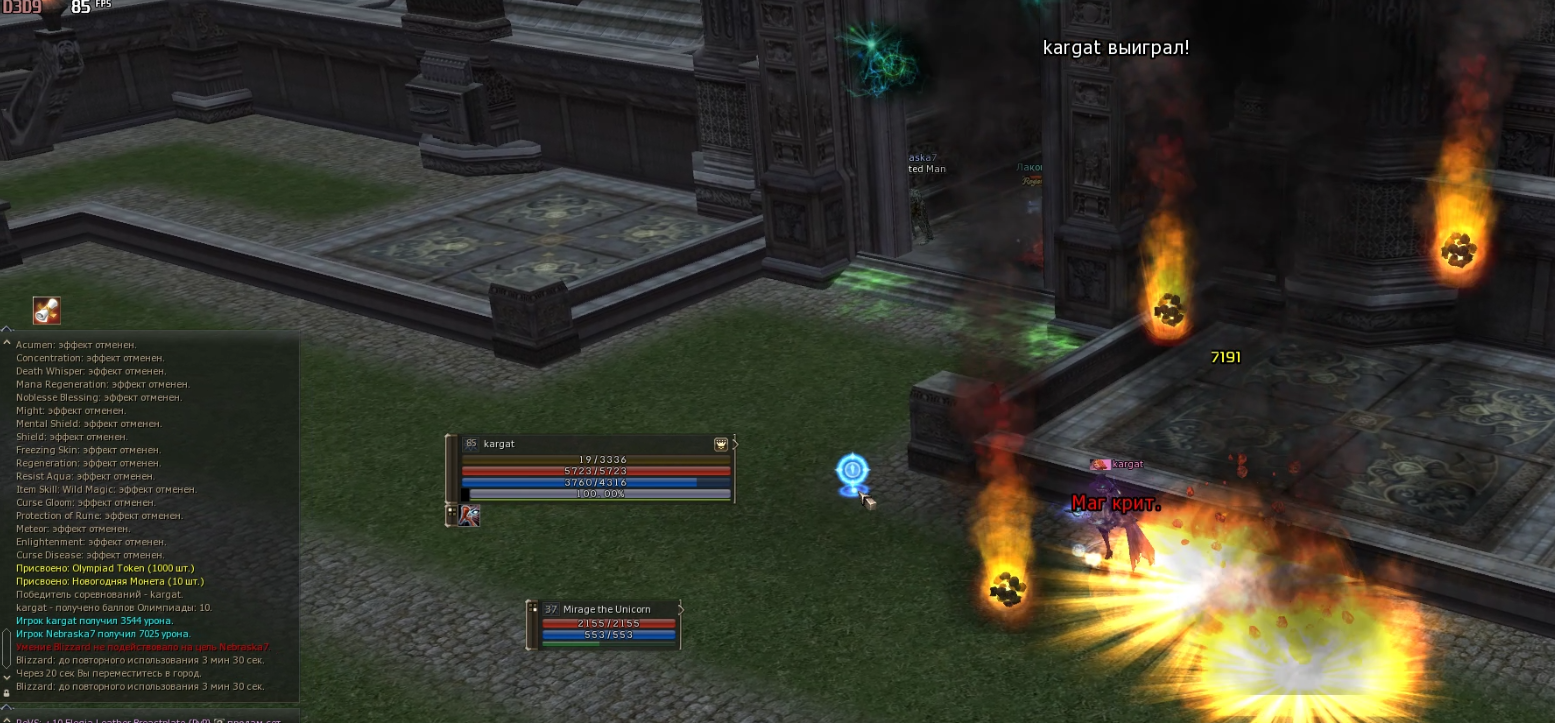
Task: Click the scroll item icon above the chat
Action: coord(47,311)
